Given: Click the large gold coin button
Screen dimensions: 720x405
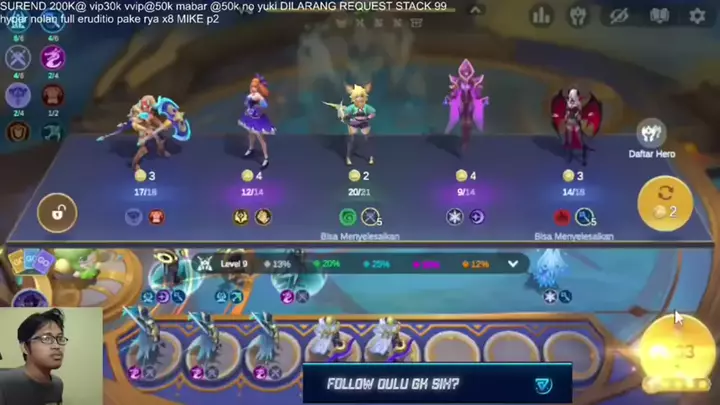Looking at the screenshot, I should (678, 351).
